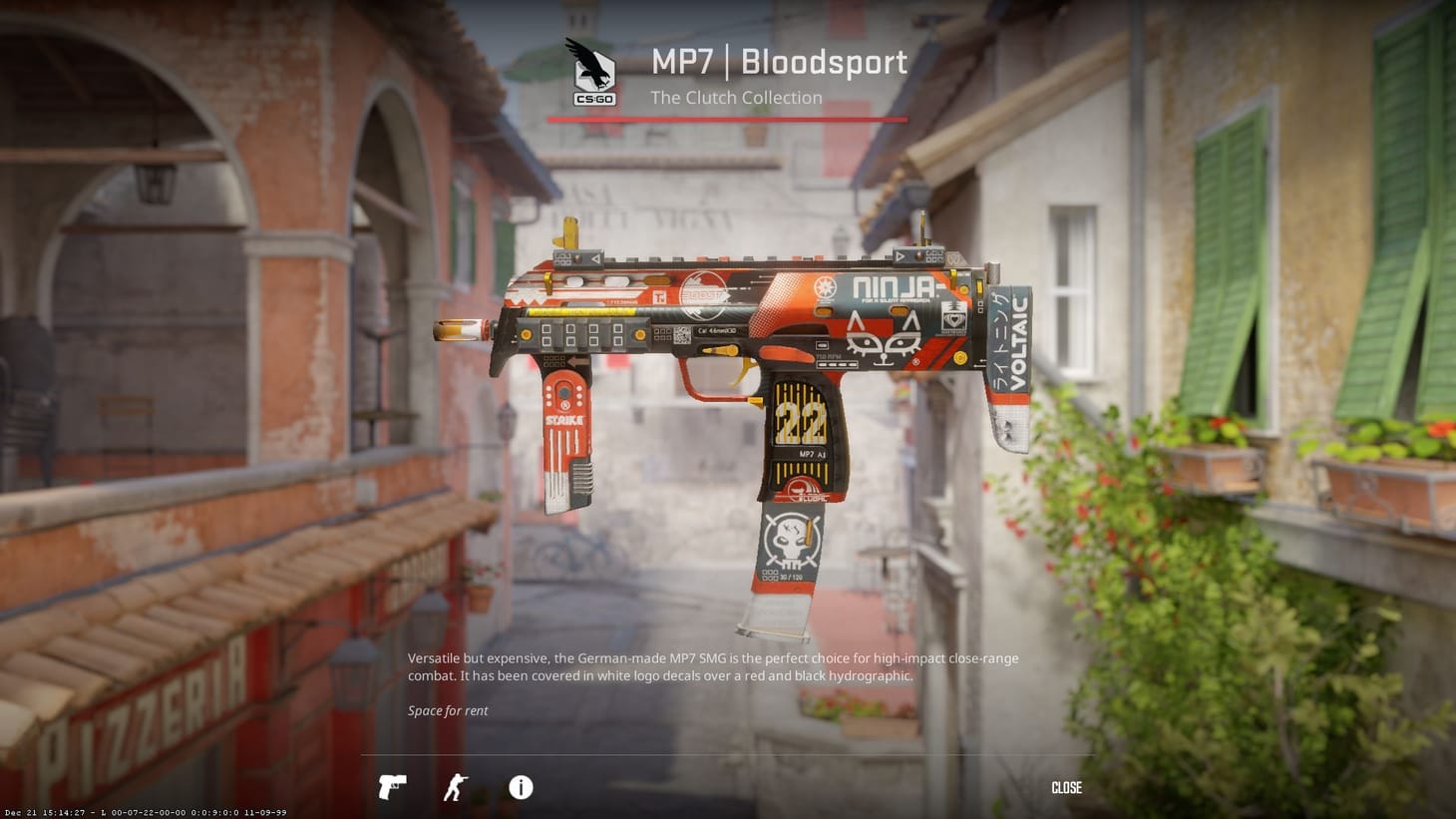
Task: Click The Clutch Collection label
Action: (x=736, y=97)
